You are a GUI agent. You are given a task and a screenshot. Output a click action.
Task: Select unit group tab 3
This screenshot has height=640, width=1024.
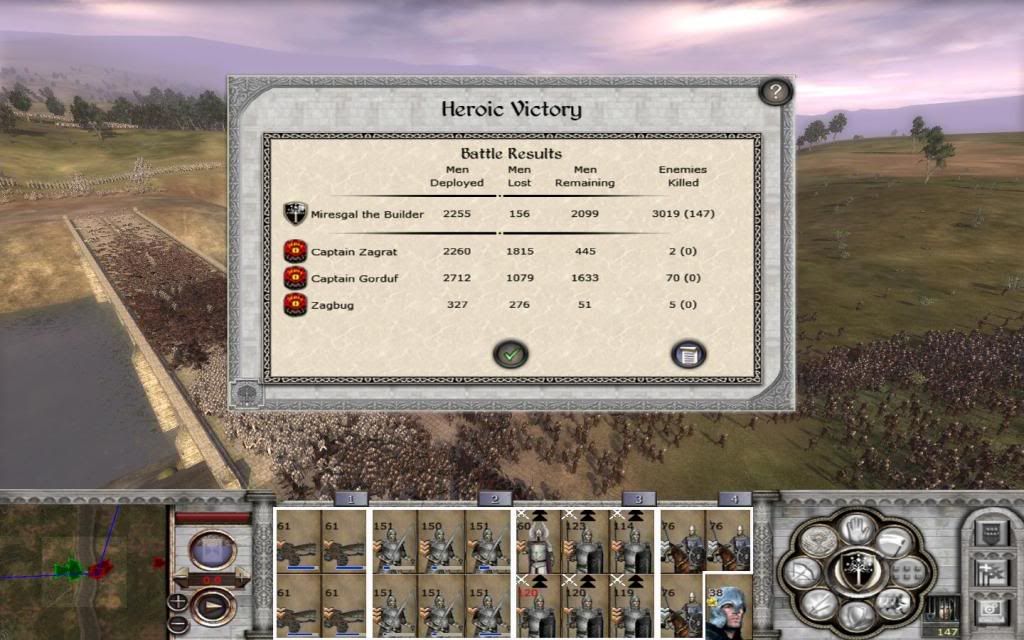click(638, 499)
